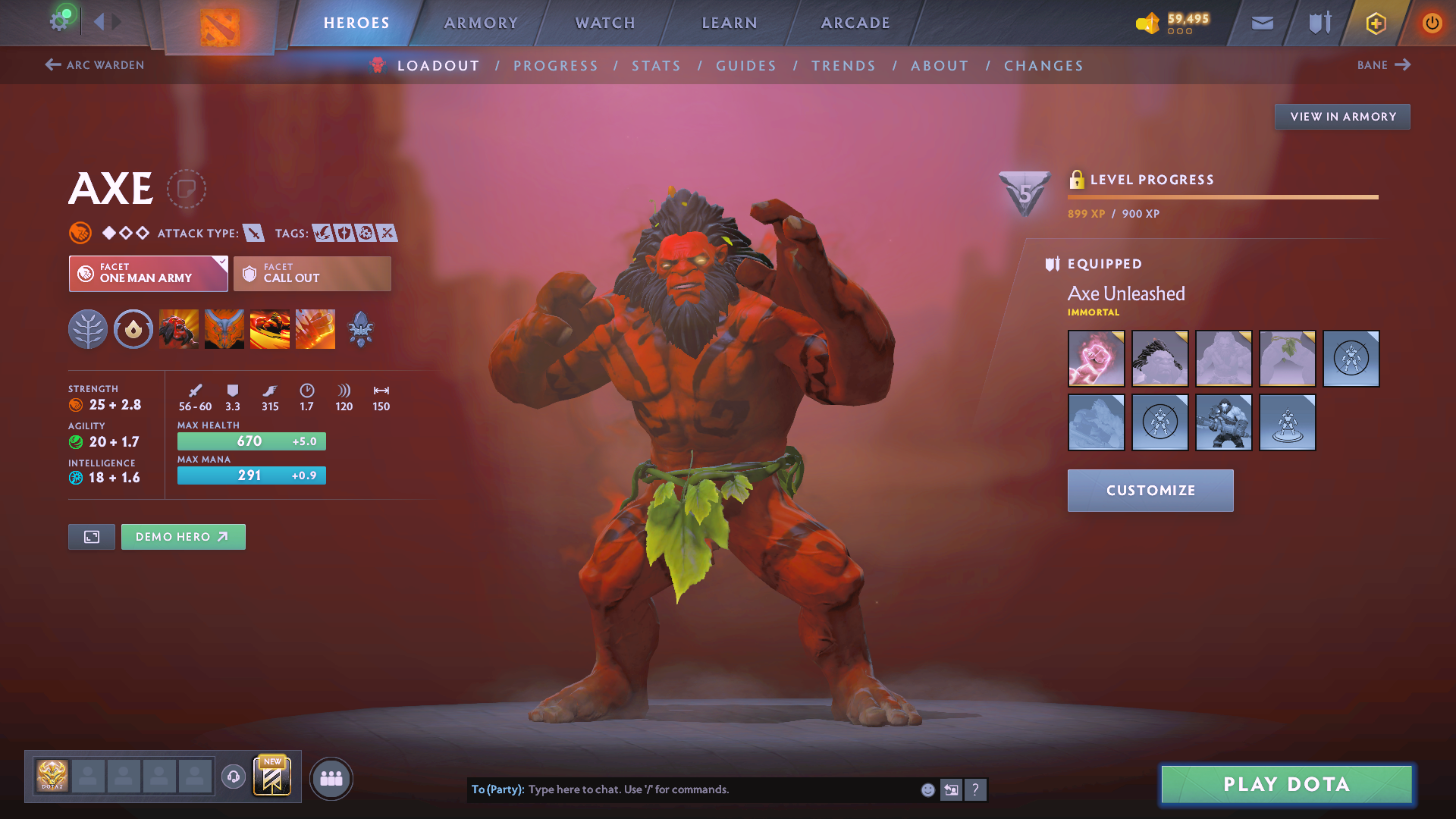This screenshot has height=819, width=1456.
Task: Open the settings gear icon
Action: click(x=59, y=21)
